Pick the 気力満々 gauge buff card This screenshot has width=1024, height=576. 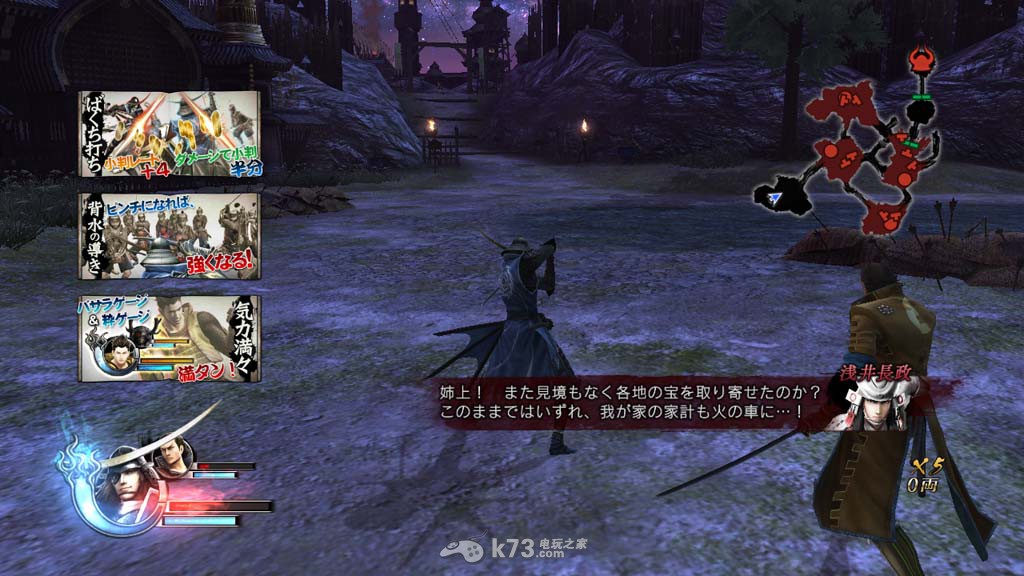[x=169, y=338]
